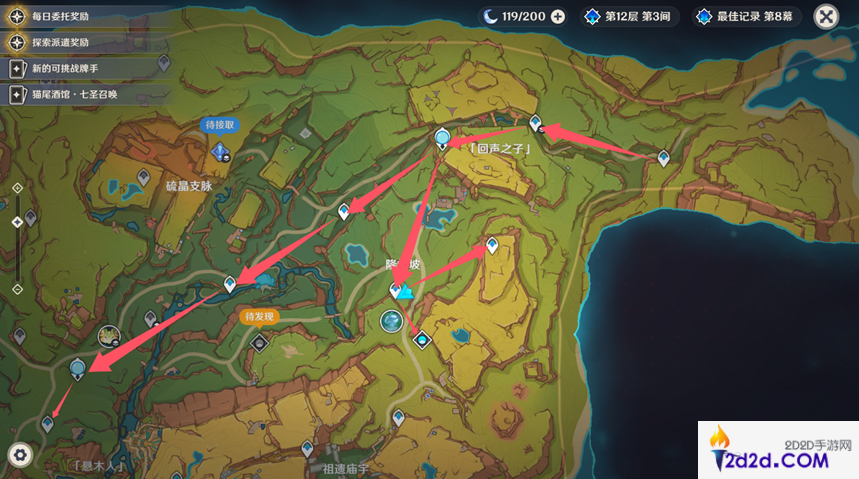Screen dimensions: 859x479
Task: Open map settings gear icon
Action: click(x=20, y=454)
